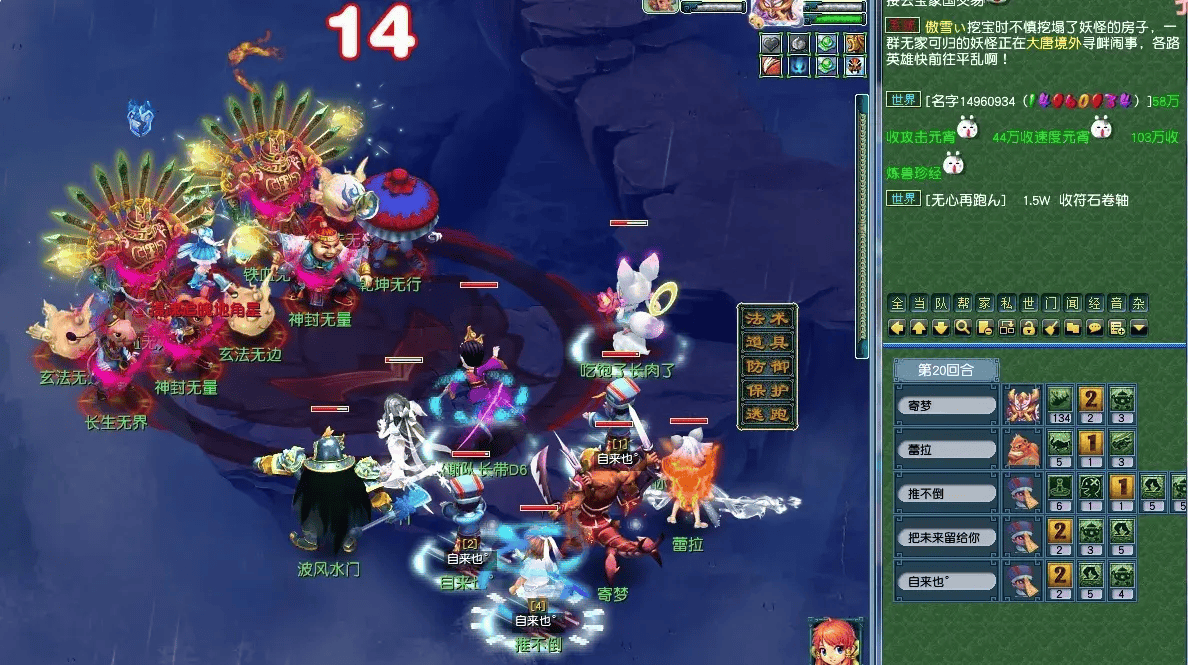Click the red-haired girl portrait
This screenshot has width=1188, height=665.
tap(835, 641)
